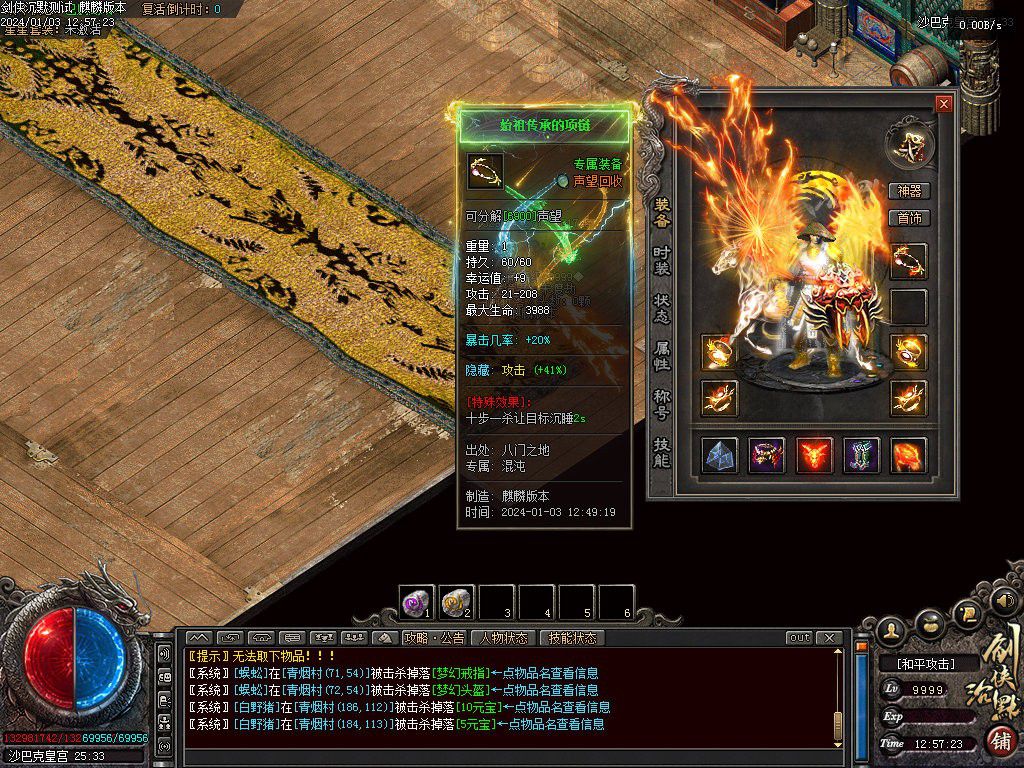Toggle the 和平攻击 attack mode
1024x768 pixels.
924,663
